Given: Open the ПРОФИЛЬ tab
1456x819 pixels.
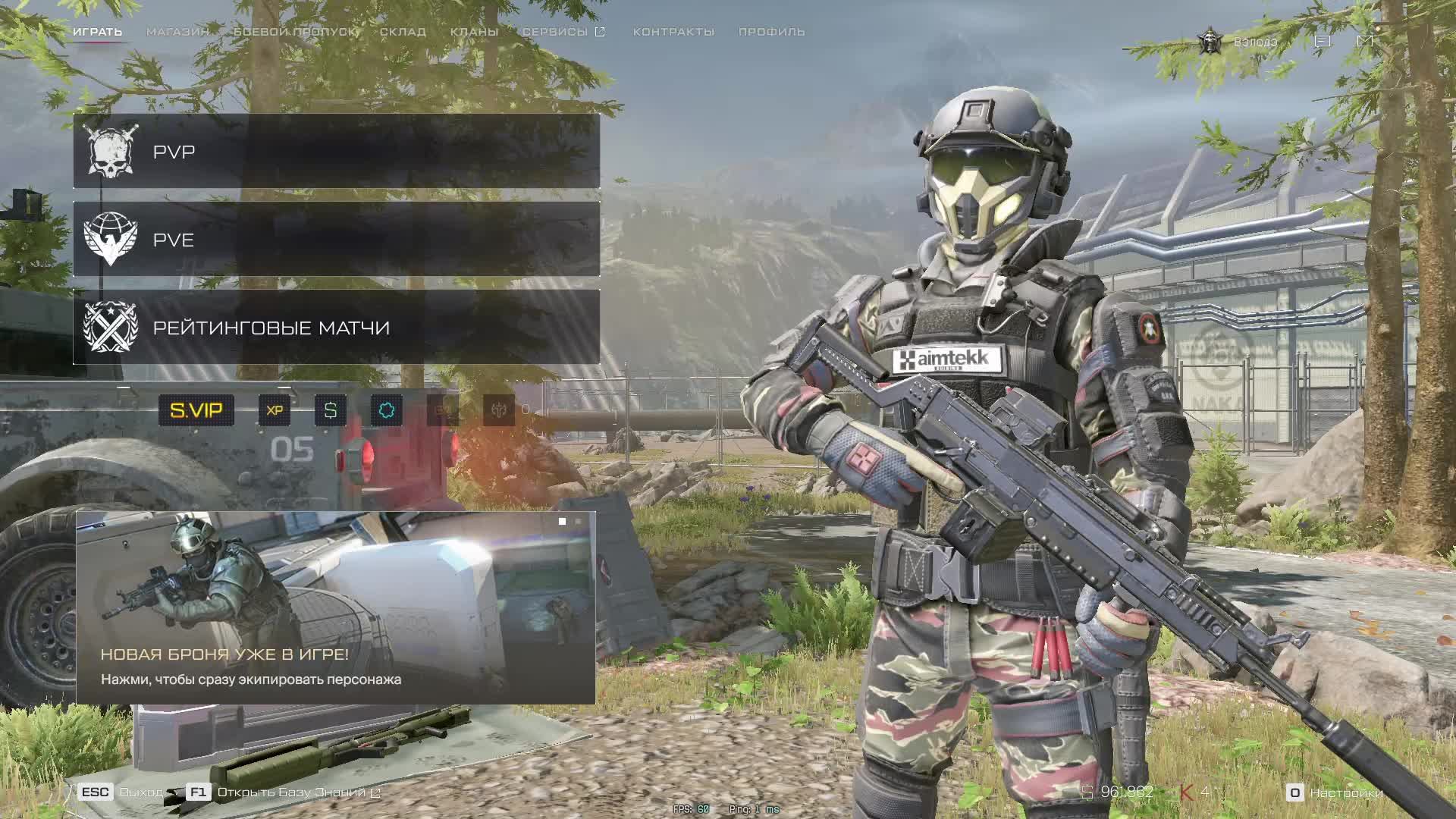Looking at the screenshot, I should tap(771, 32).
